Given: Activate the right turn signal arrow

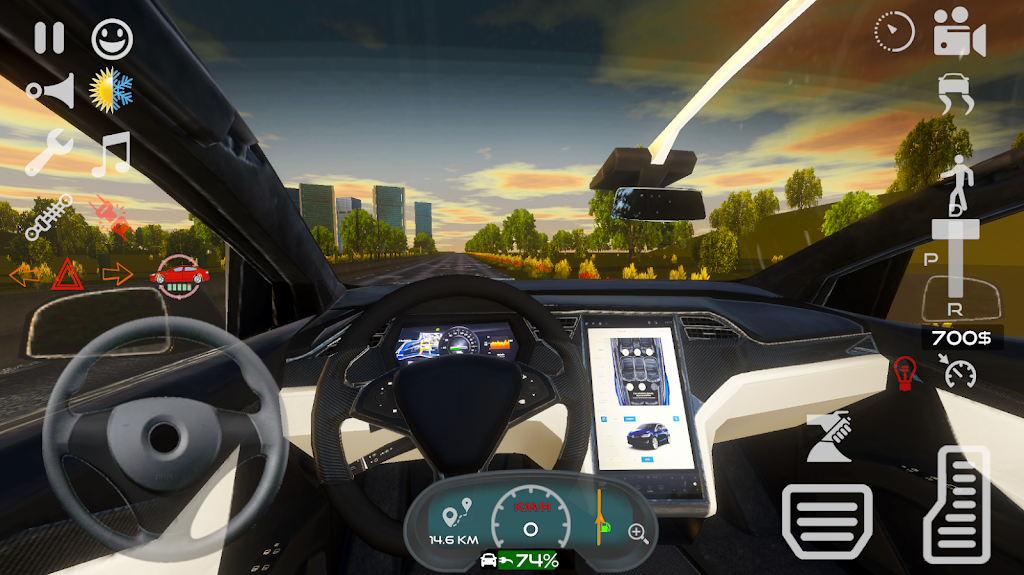Looking at the screenshot, I should [x=117, y=273].
